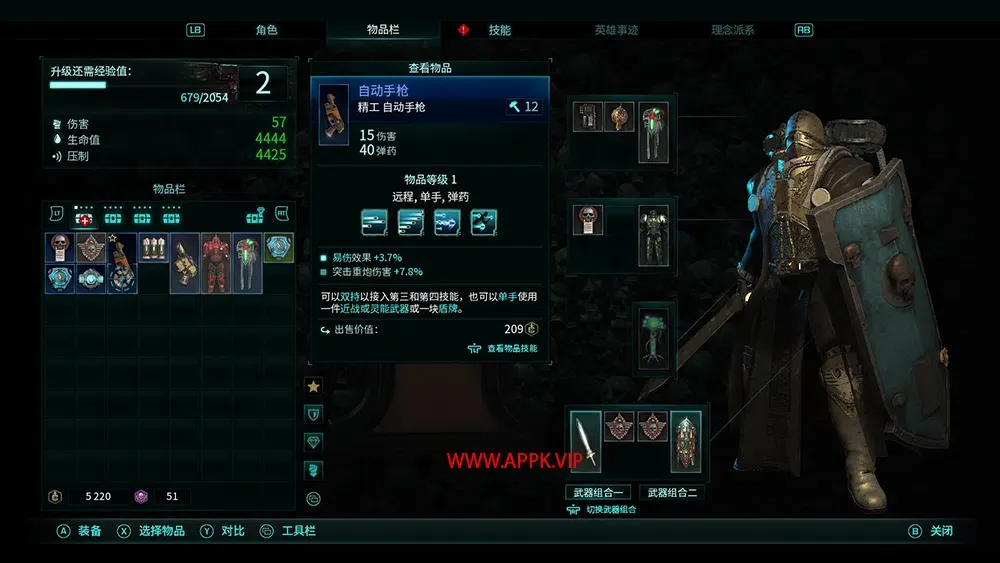
Task: Click the fist filter icon
Action: click(313, 469)
